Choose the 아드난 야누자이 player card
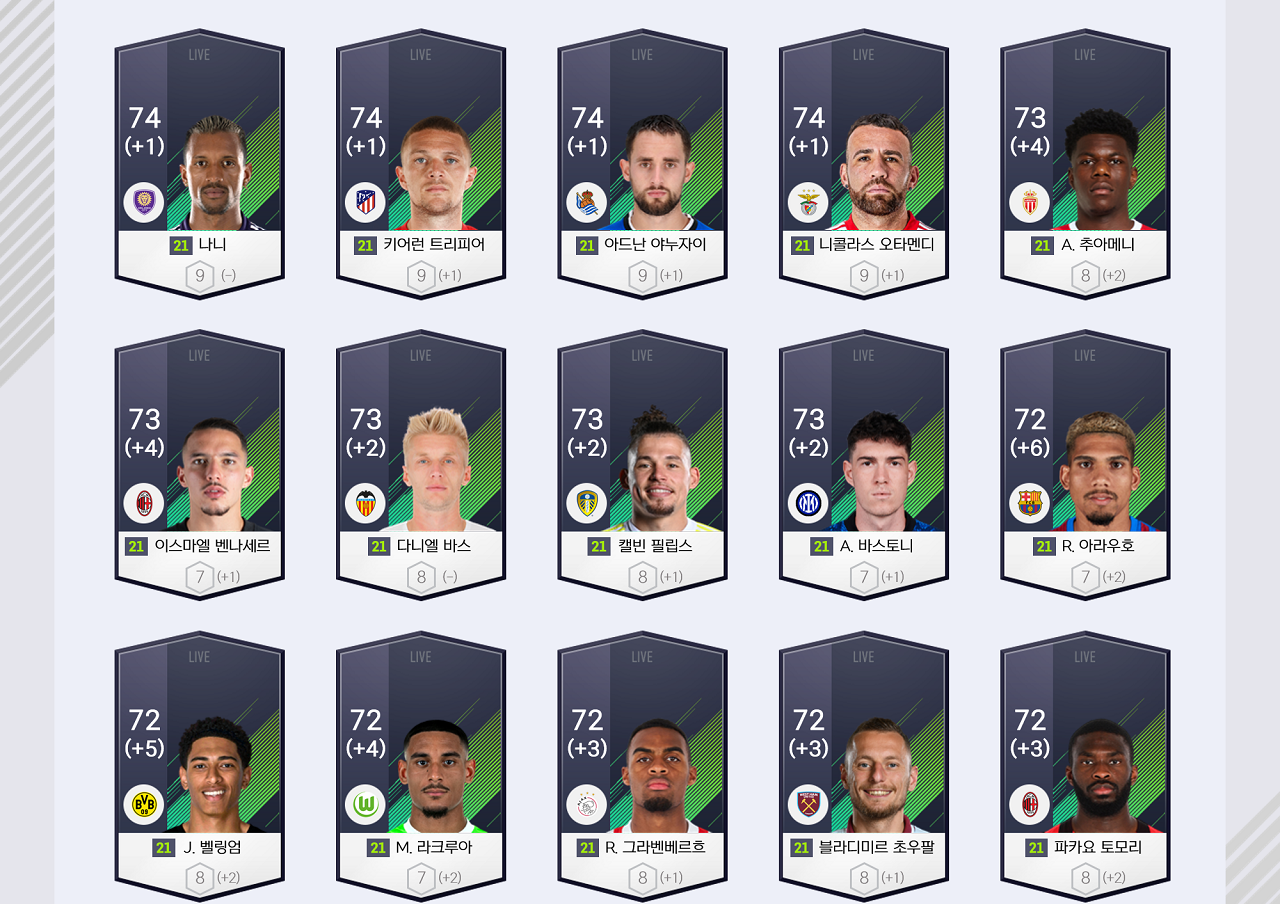The image size is (1280, 904). (x=642, y=165)
